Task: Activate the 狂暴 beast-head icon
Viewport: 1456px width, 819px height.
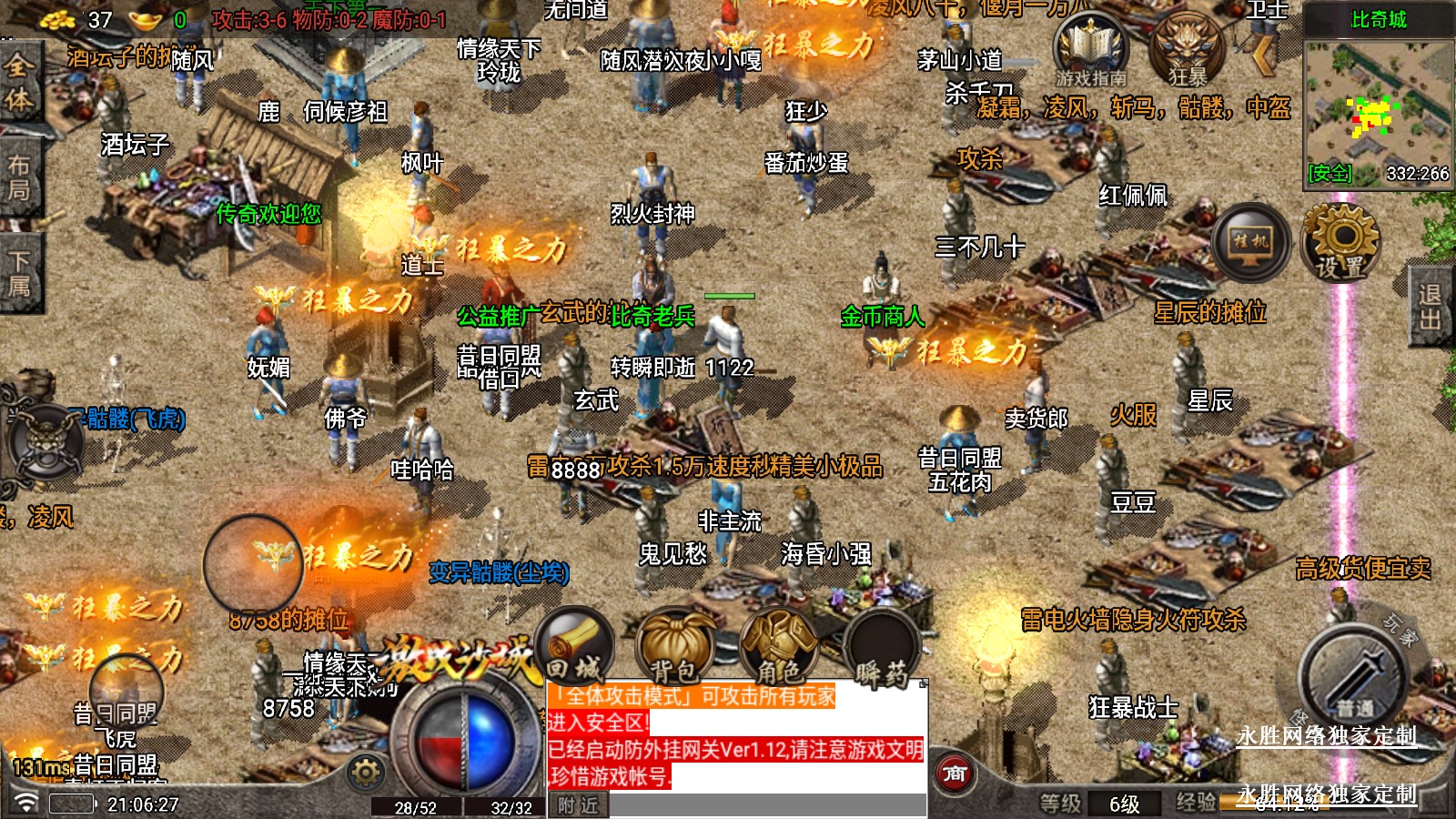Action: pyautogui.click(x=1188, y=51)
